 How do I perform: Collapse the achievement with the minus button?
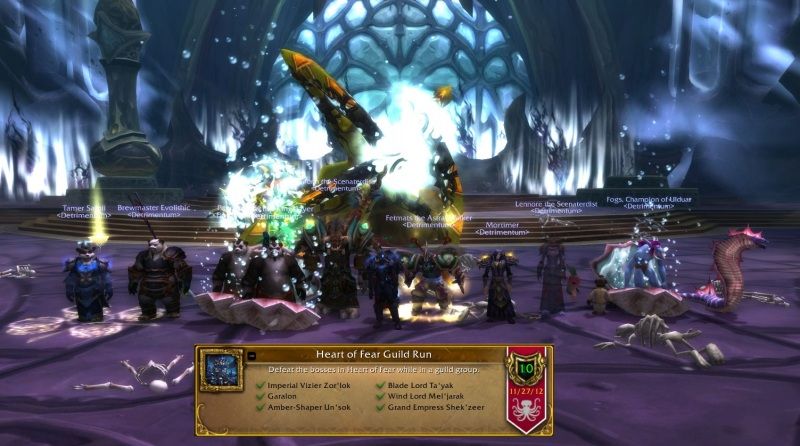tap(251, 355)
